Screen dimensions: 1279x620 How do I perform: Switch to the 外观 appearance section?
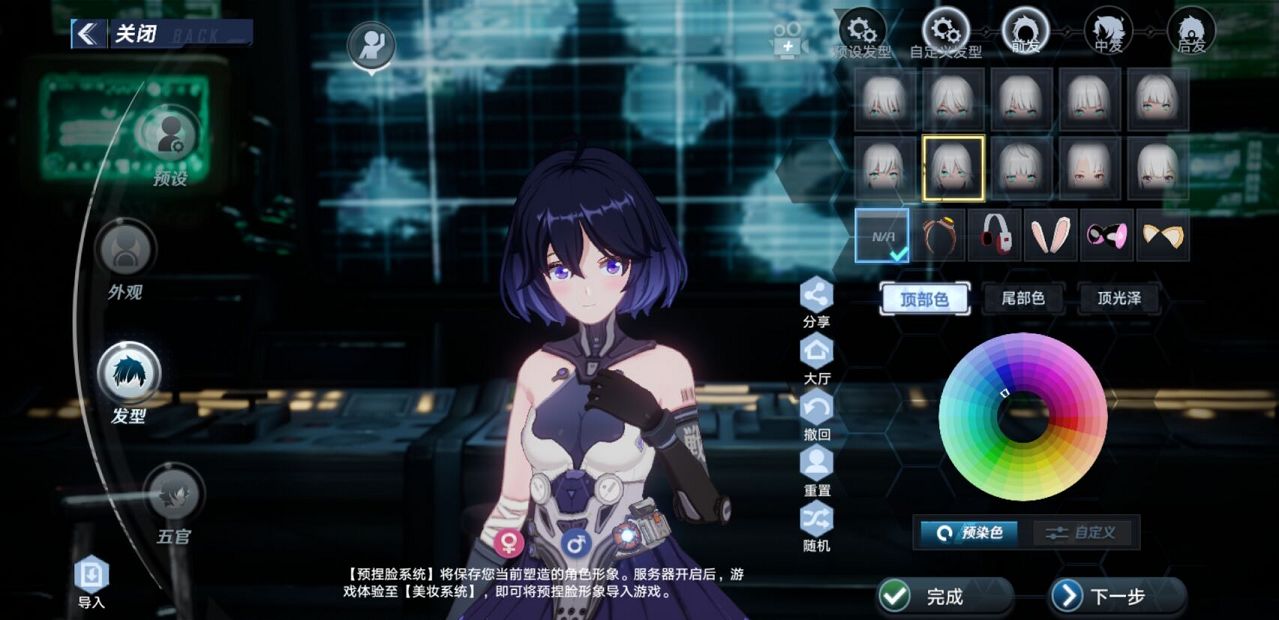tap(126, 249)
